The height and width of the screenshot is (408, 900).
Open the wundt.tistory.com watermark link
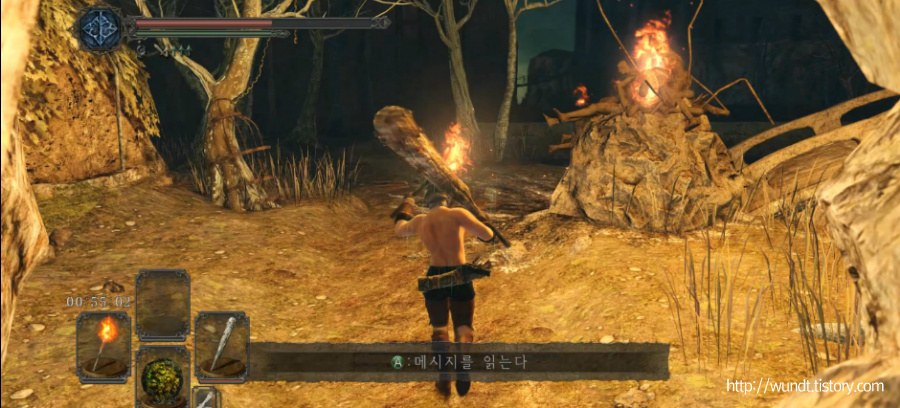[805, 386]
